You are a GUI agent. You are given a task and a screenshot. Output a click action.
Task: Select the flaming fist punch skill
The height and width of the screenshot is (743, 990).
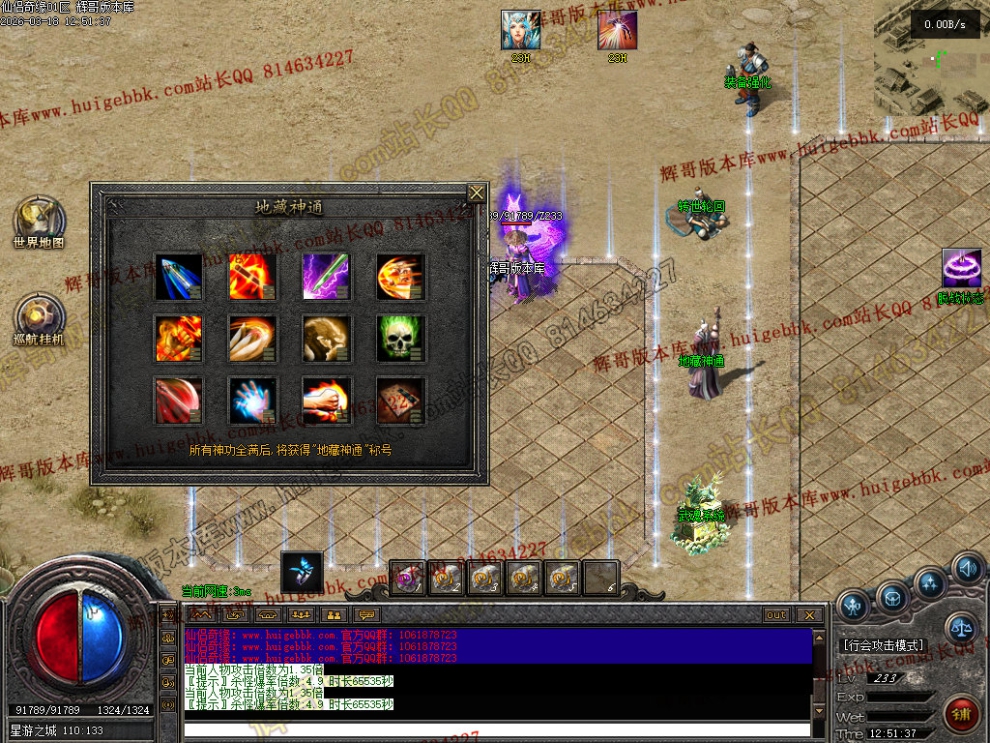coord(327,400)
